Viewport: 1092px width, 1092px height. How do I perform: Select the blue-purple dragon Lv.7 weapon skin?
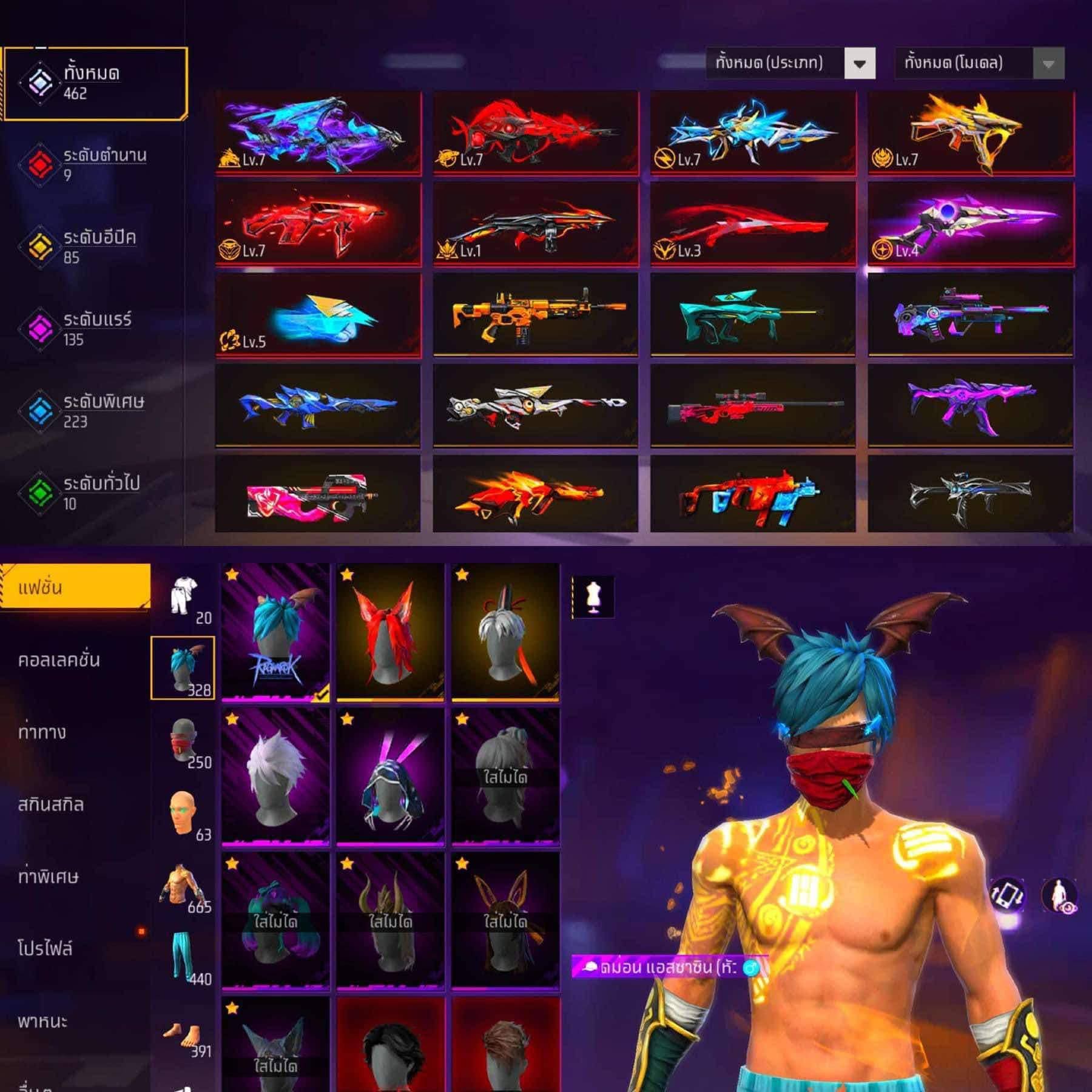pyautogui.click(x=318, y=133)
